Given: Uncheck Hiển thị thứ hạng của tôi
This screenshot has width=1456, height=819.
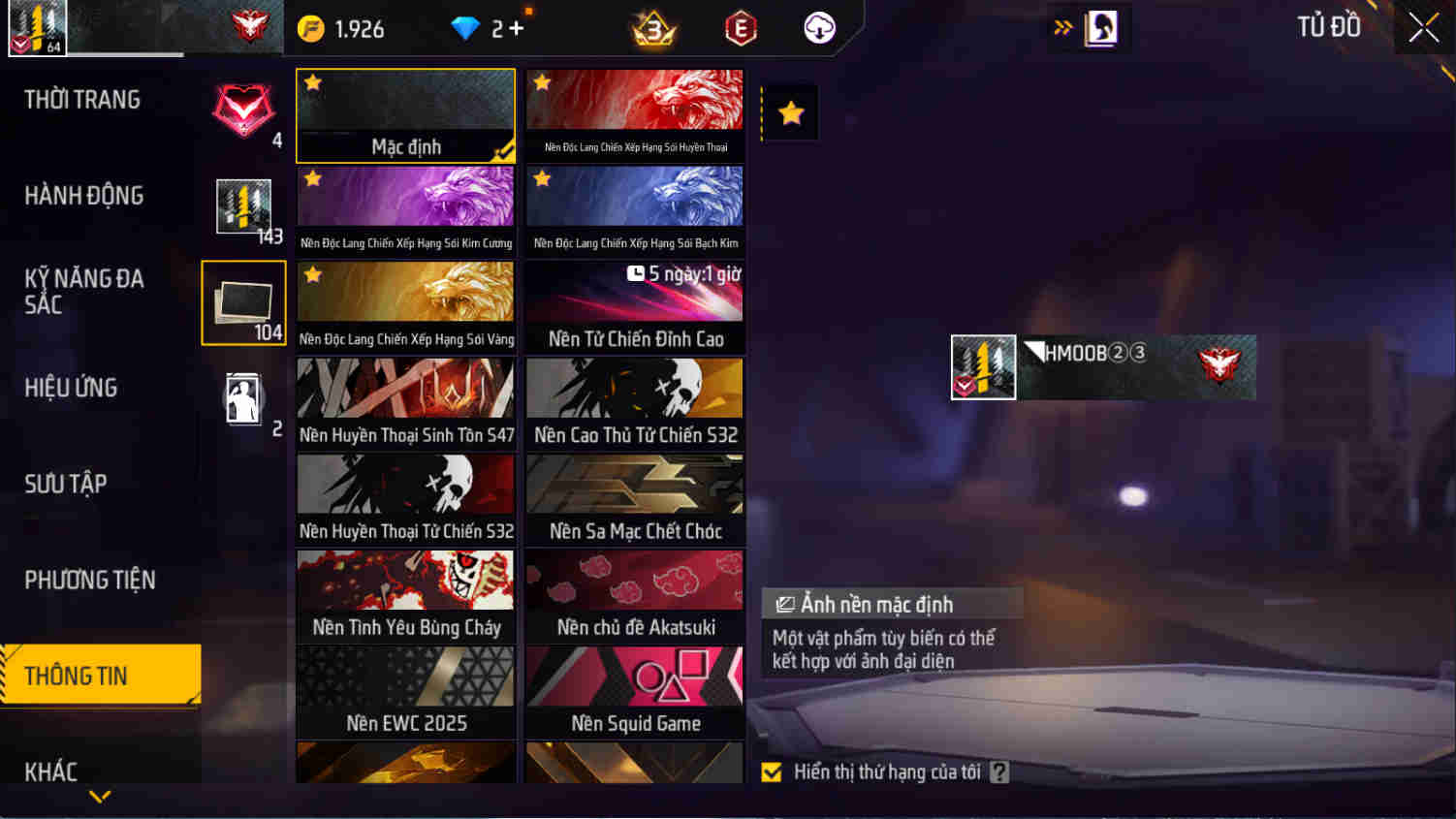Looking at the screenshot, I should coord(771,772).
